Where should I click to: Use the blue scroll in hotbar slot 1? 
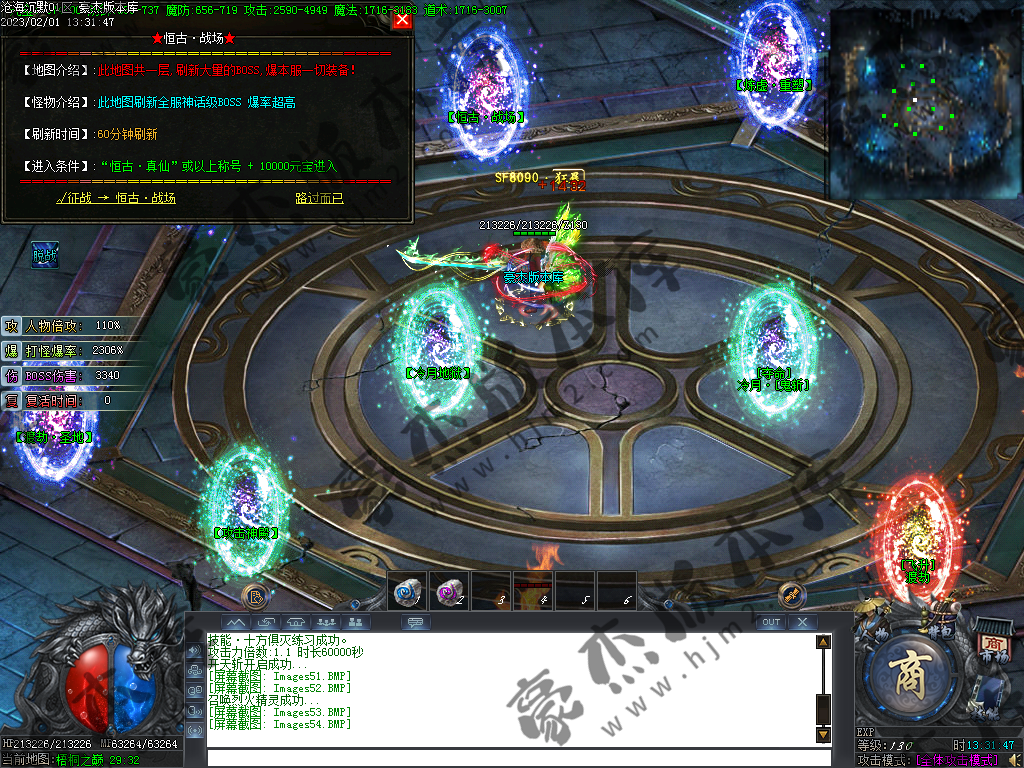click(406, 591)
